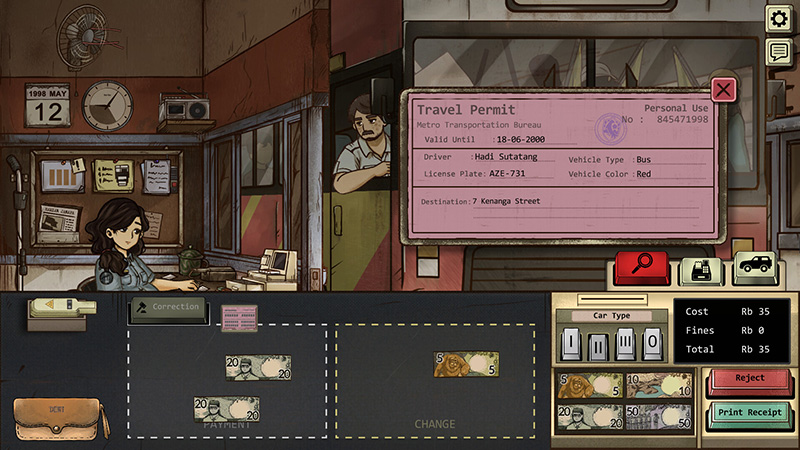Print Receipt for the transaction
Image resolution: width=800 pixels, height=450 pixels.
749,414
